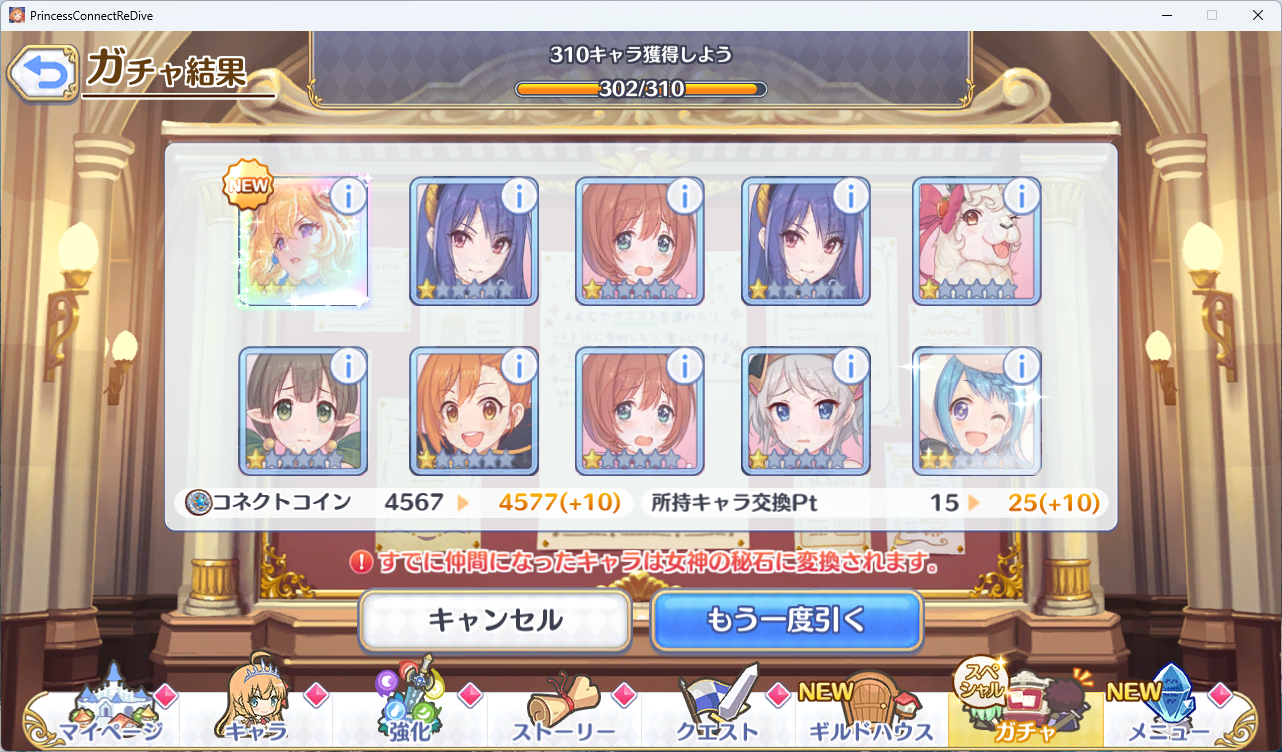Visit the ギルドハウス guild house tab
The image size is (1282, 752).
coord(872,712)
